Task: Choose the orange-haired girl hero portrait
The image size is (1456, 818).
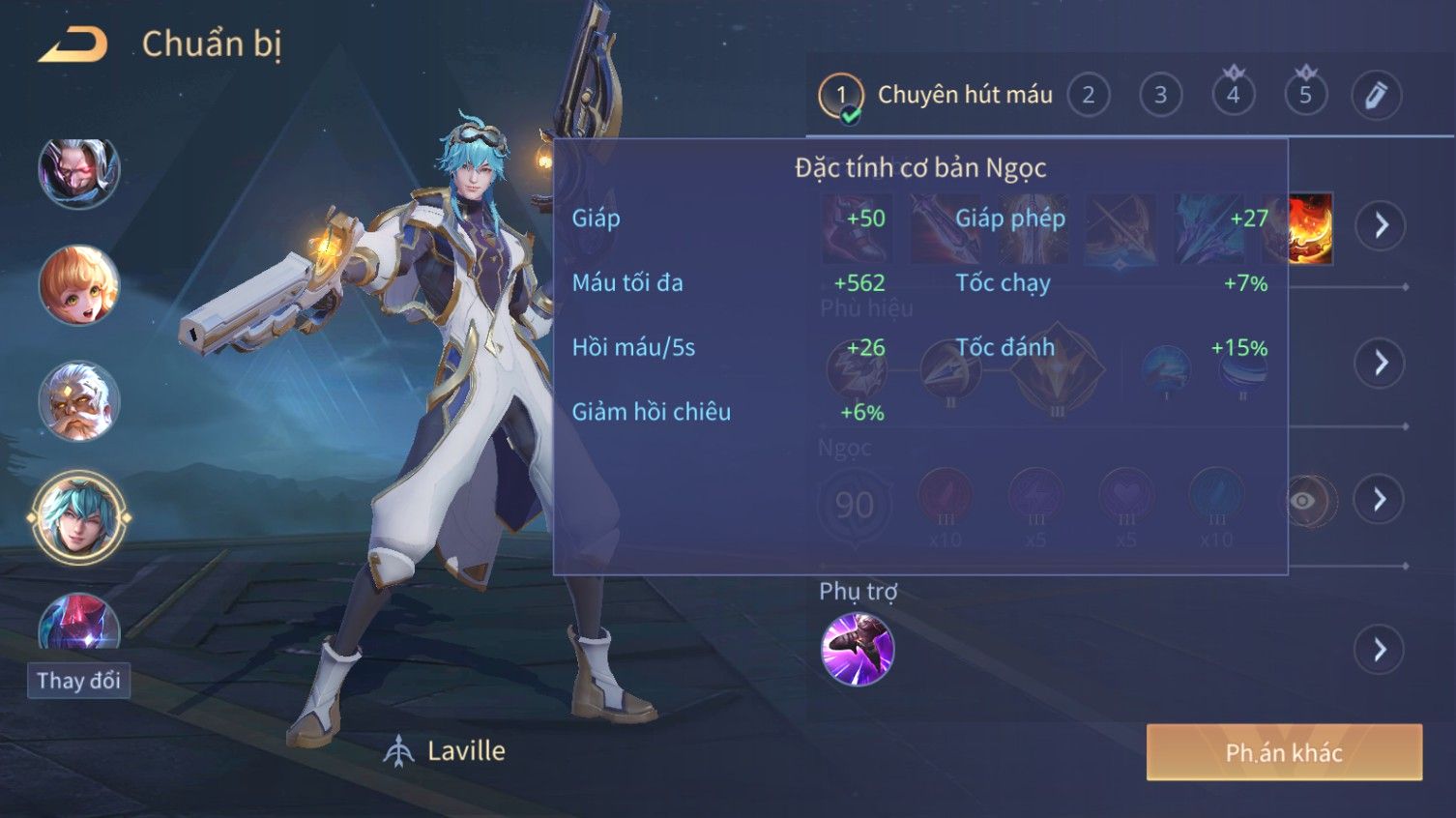Action: (x=78, y=285)
